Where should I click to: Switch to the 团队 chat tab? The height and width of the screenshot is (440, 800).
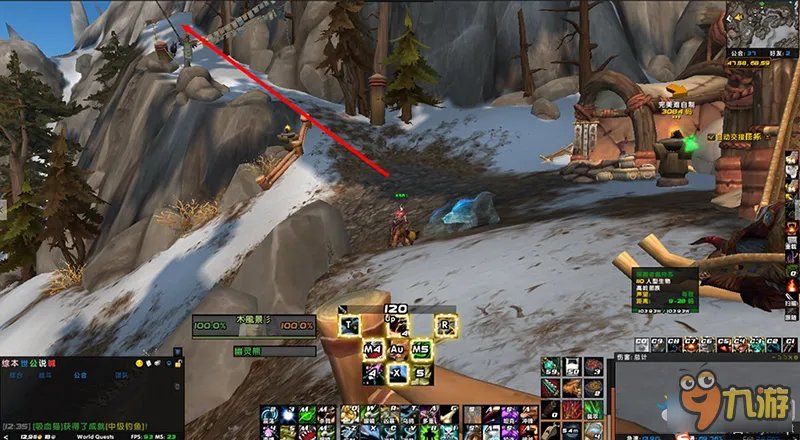pos(120,376)
